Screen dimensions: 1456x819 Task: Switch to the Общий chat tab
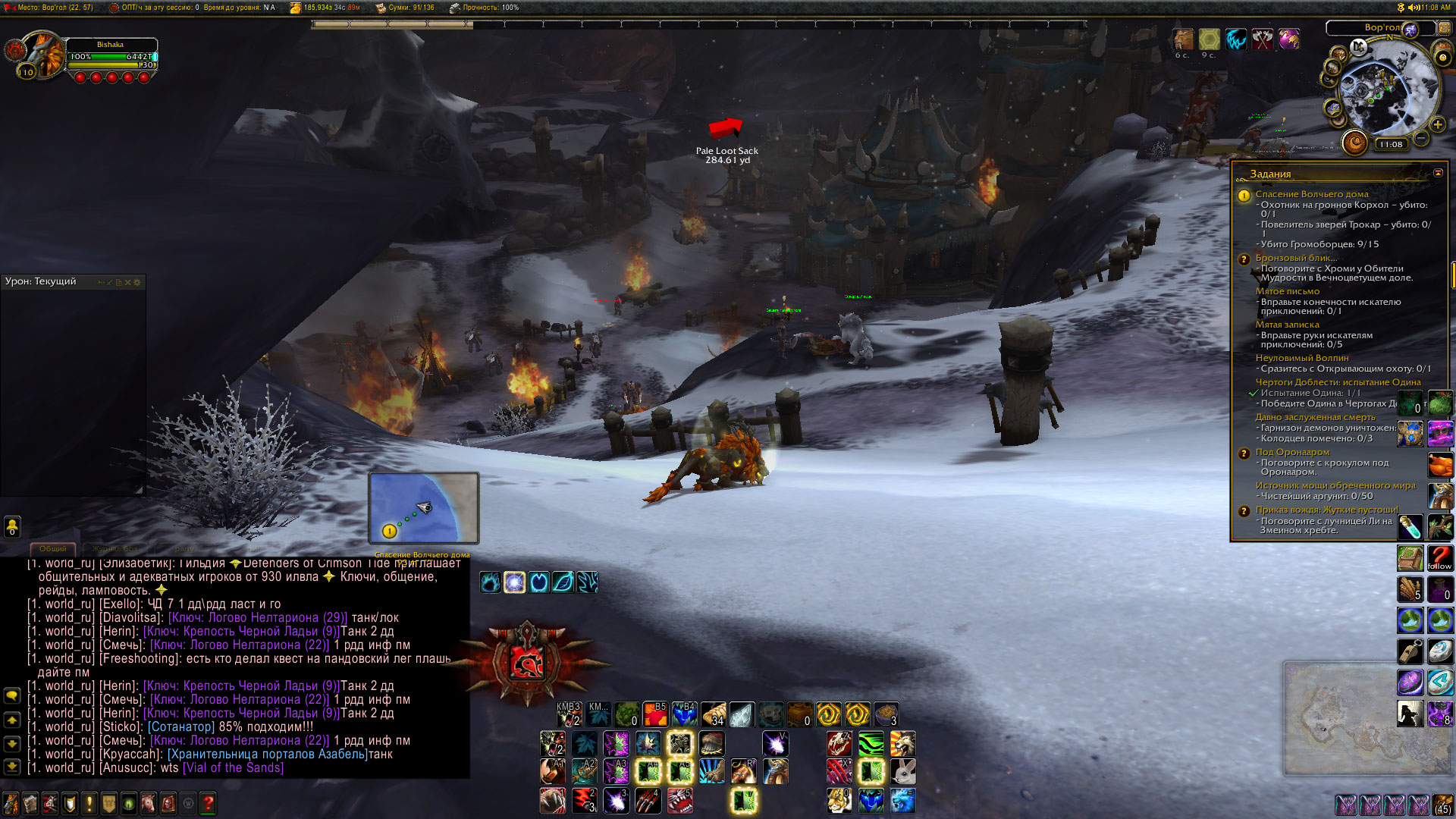click(x=52, y=548)
